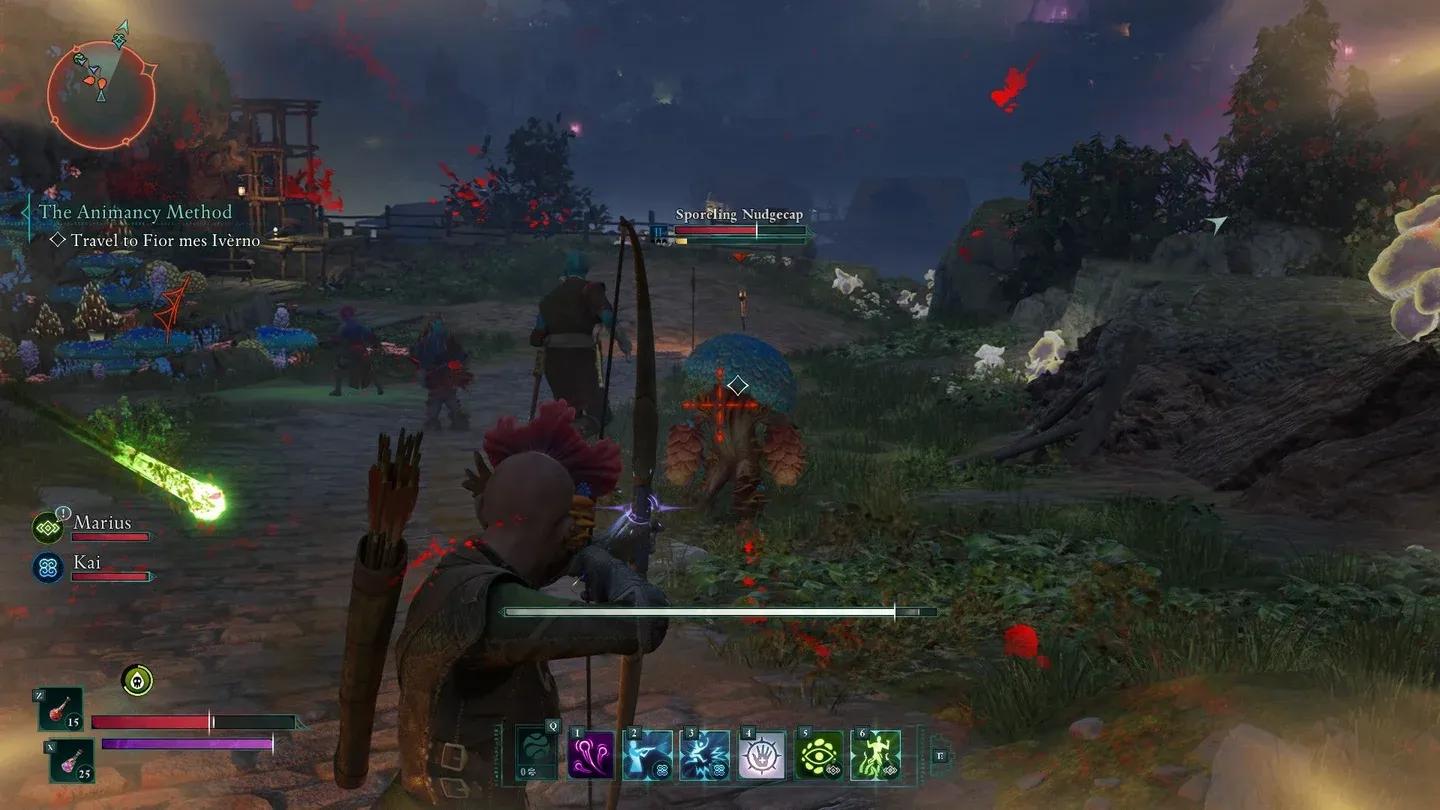Screen dimensions: 1440x810
Task: Target the Sporeling Nudgecap enemy nameplate
Action: [738, 215]
